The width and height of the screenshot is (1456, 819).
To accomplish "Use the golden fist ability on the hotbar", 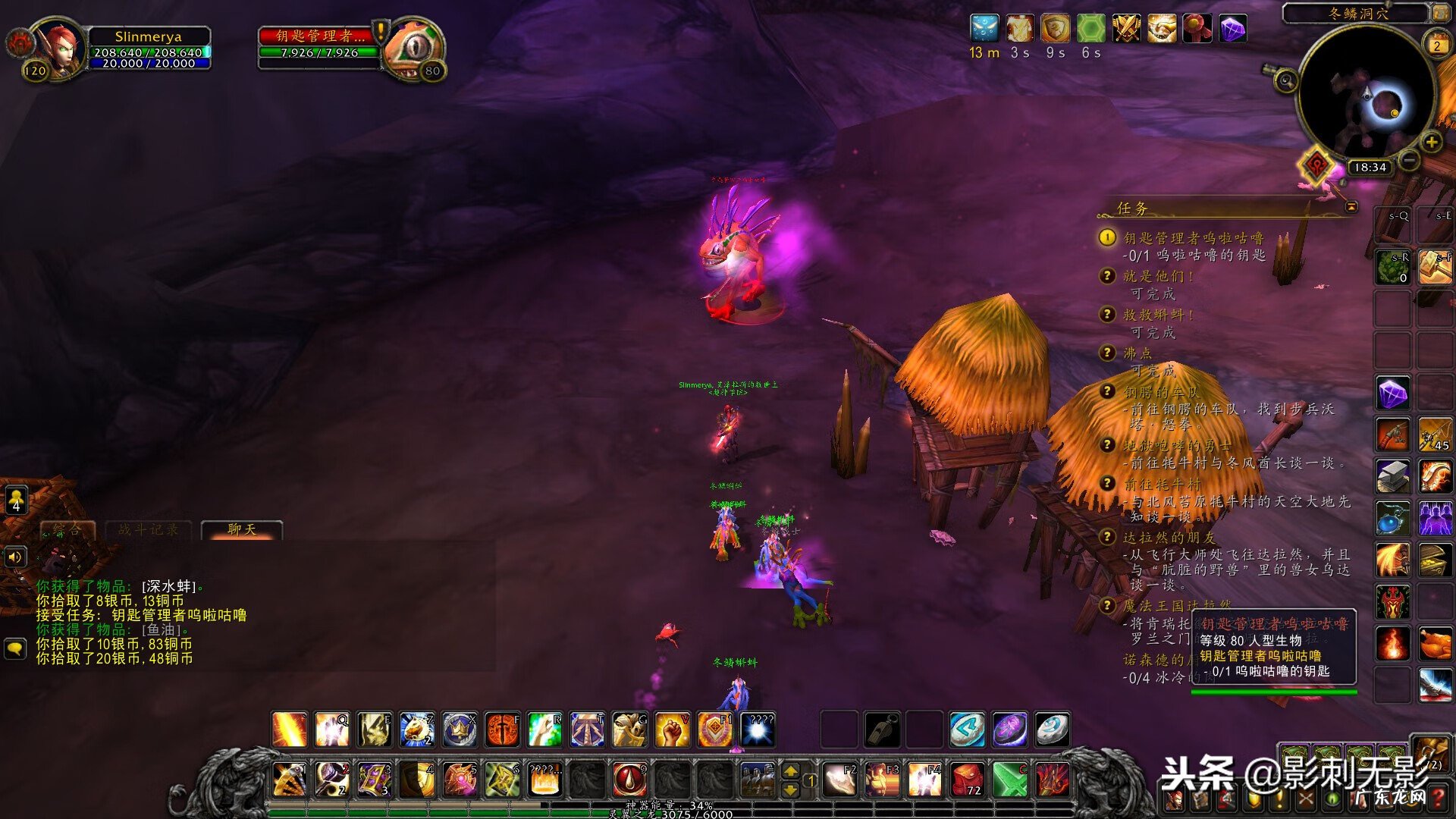I will pyautogui.click(x=671, y=730).
